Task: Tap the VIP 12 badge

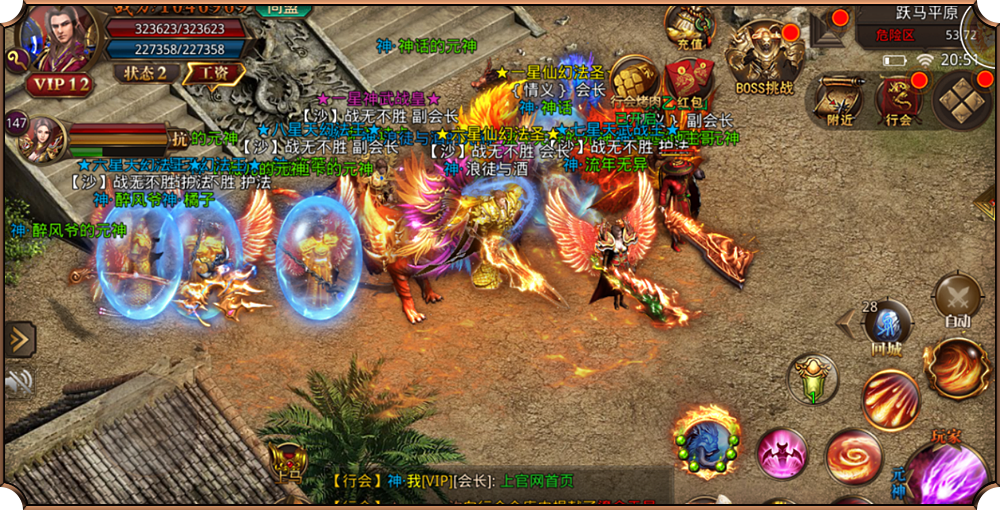Action: (x=60, y=84)
